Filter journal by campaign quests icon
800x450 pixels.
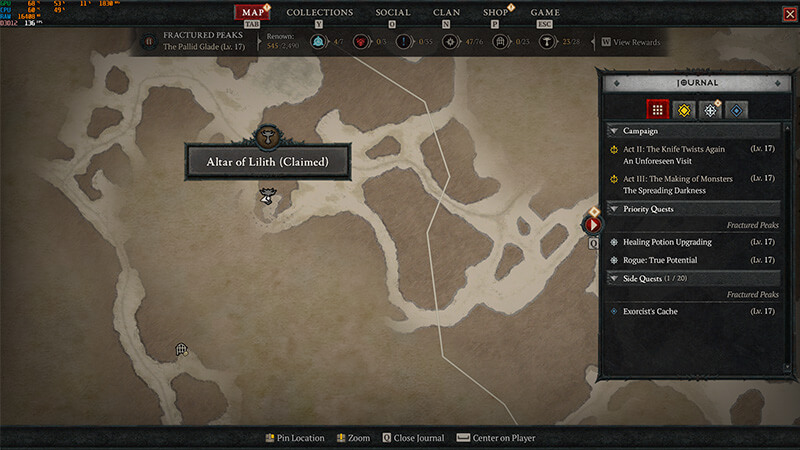click(x=684, y=110)
